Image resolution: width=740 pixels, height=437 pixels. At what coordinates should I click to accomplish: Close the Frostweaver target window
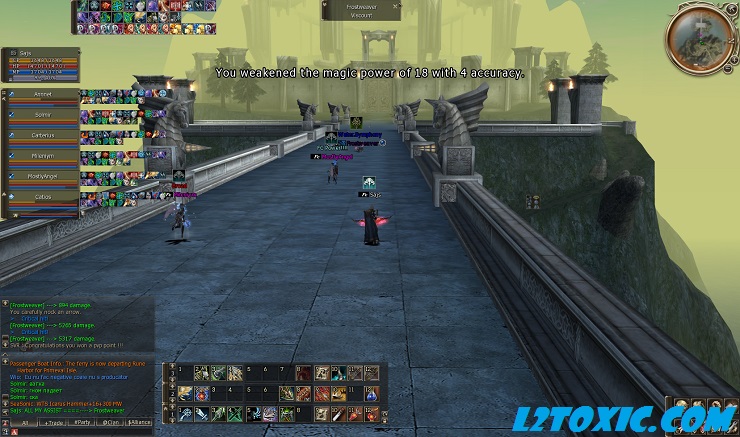point(396,5)
